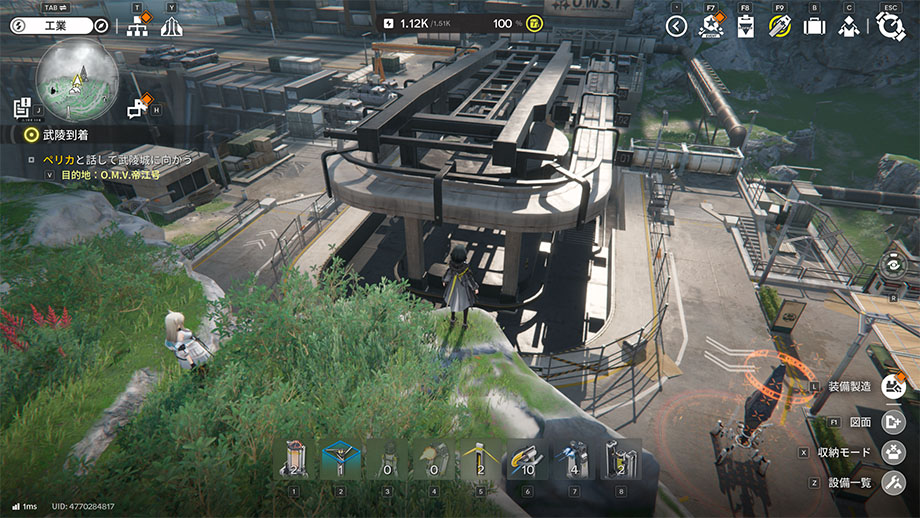Open 装備製造 equipment crafting
Viewport: 920px width, 518px height.
coord(892,386)
